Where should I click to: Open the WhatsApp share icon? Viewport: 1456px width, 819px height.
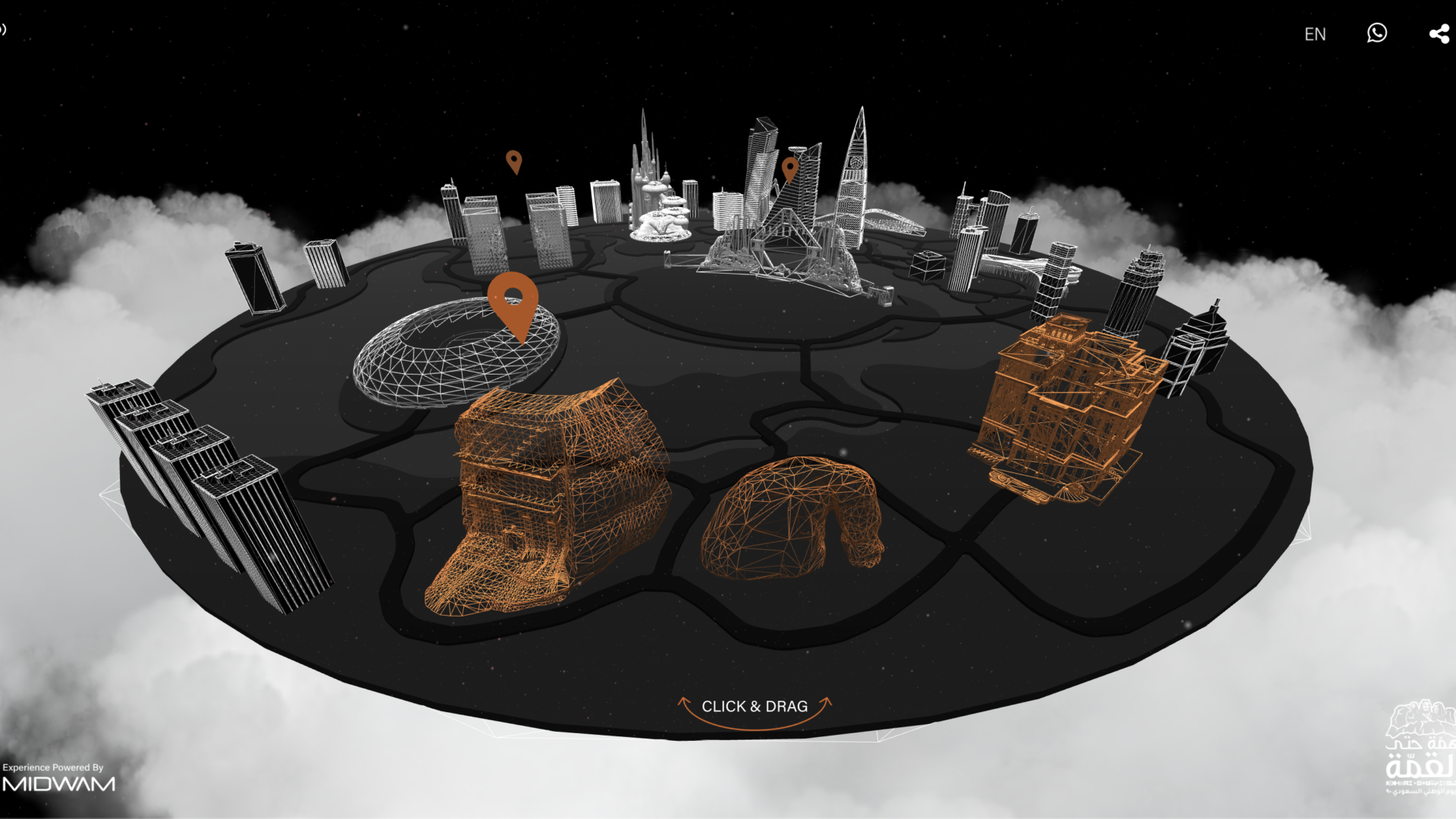point(1377,33)
